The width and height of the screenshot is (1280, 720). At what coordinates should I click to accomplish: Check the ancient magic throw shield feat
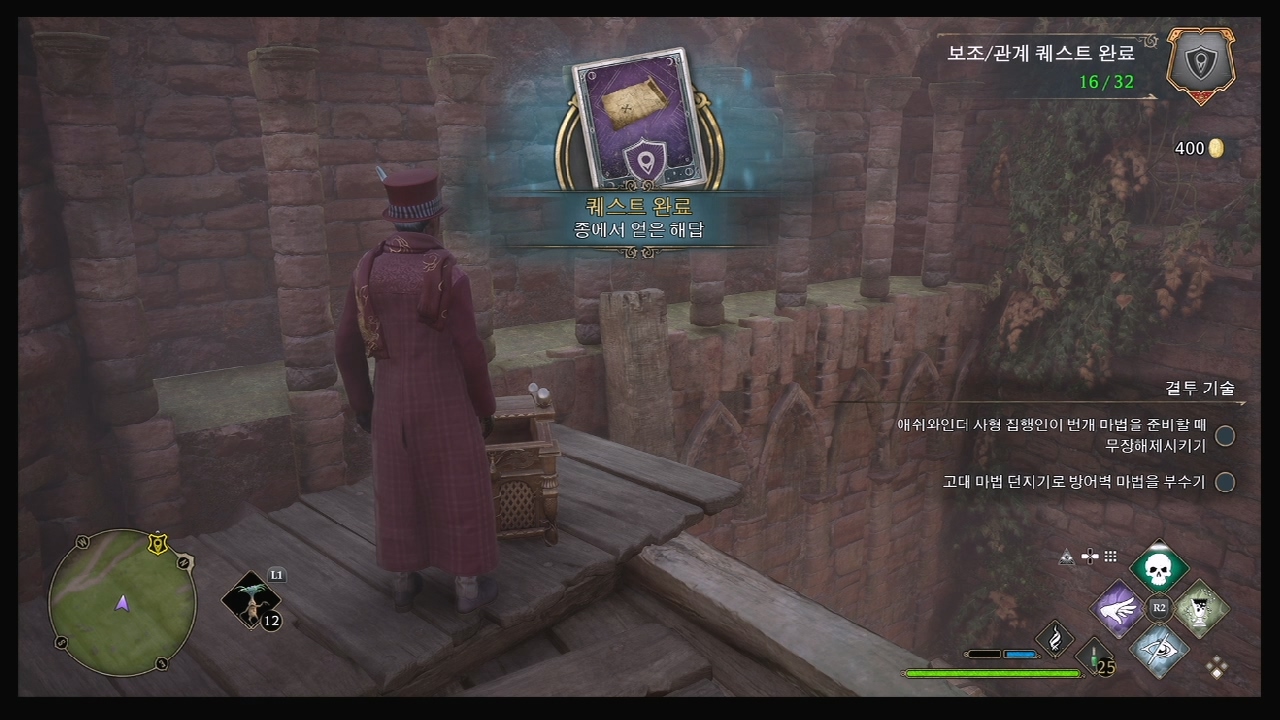point(1224,482)
